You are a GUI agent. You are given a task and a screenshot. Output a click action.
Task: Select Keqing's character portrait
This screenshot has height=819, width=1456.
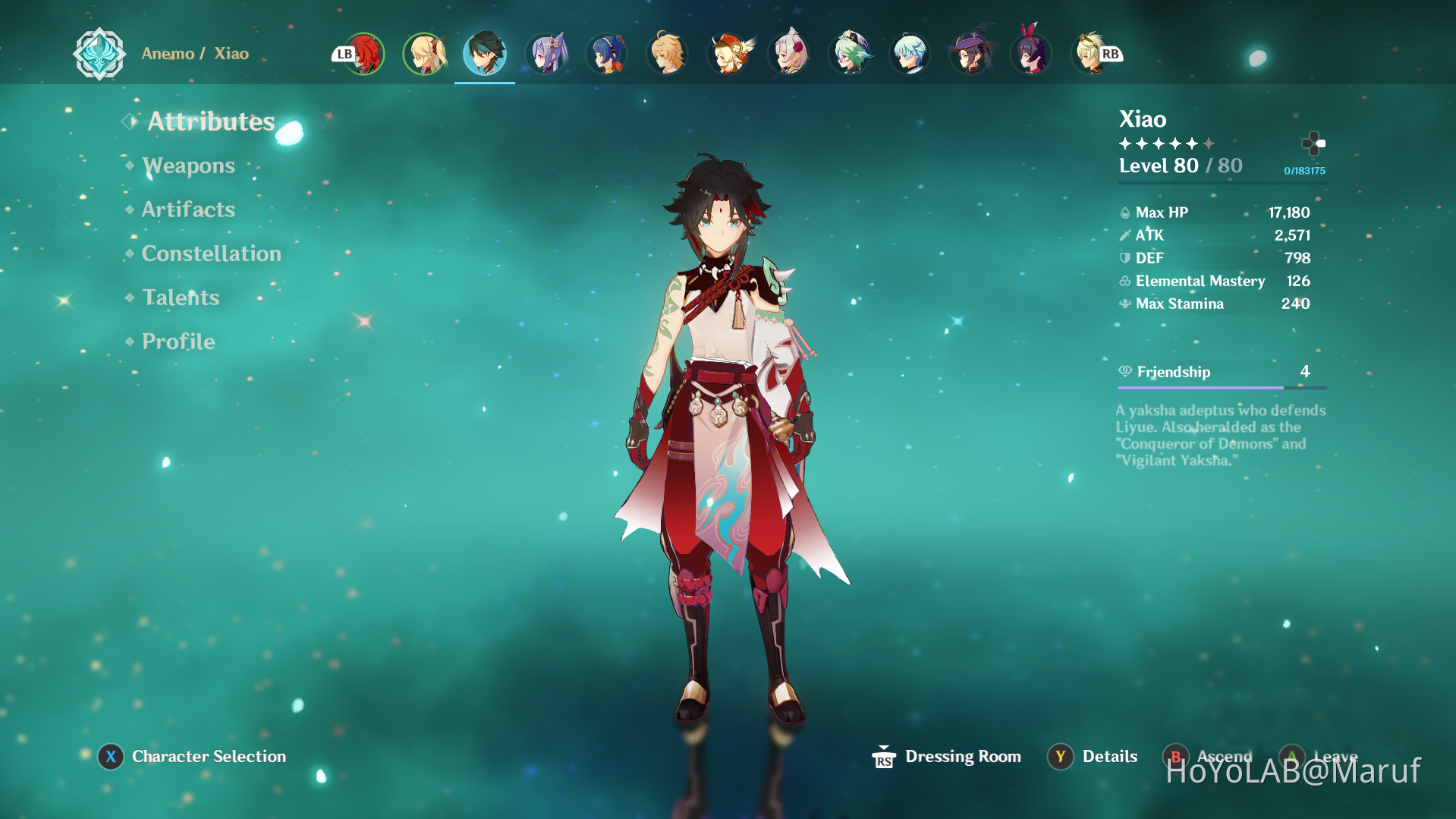(547, 53)
